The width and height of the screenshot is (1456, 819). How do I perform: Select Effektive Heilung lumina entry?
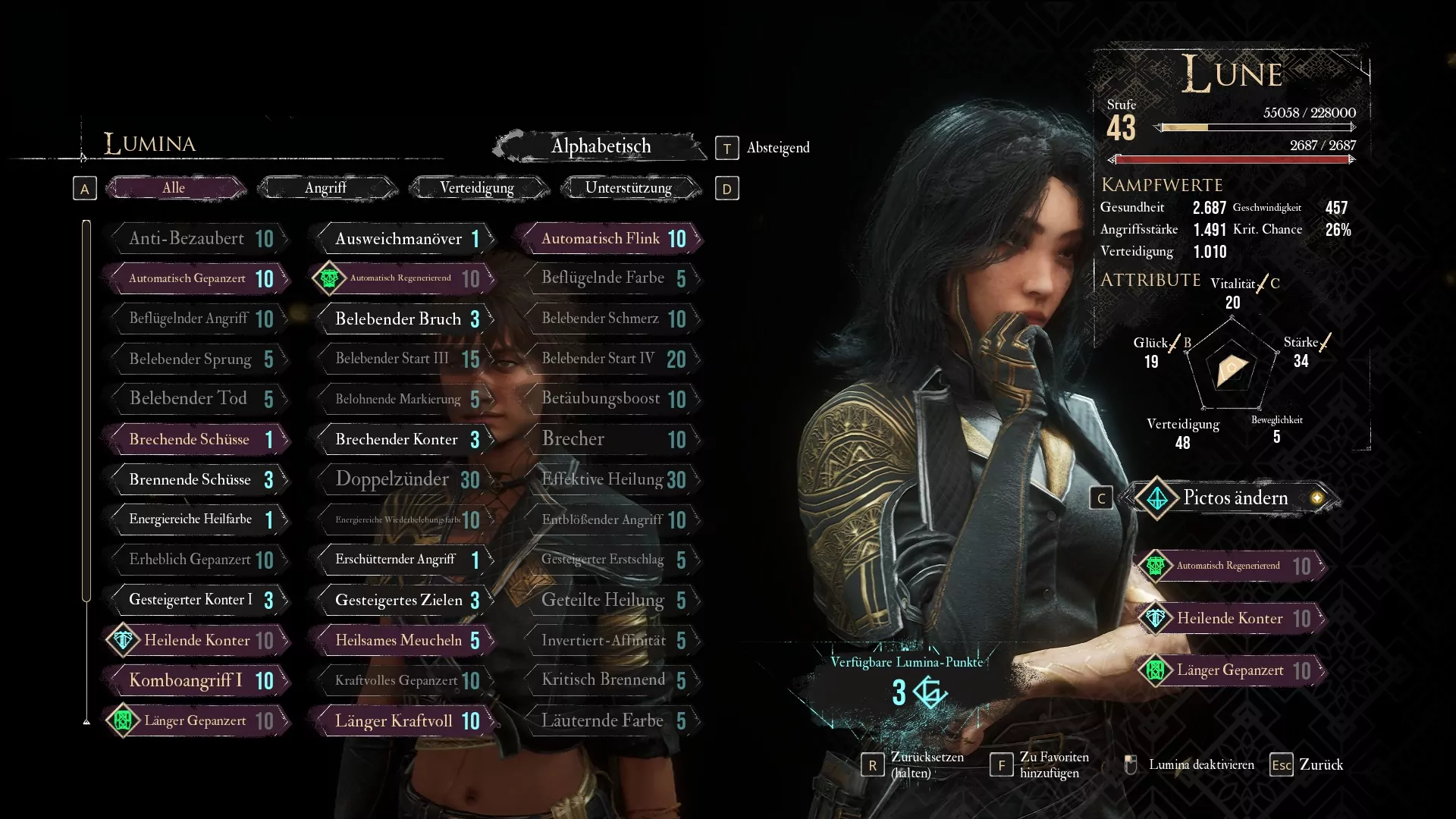[x=611, y=479]
